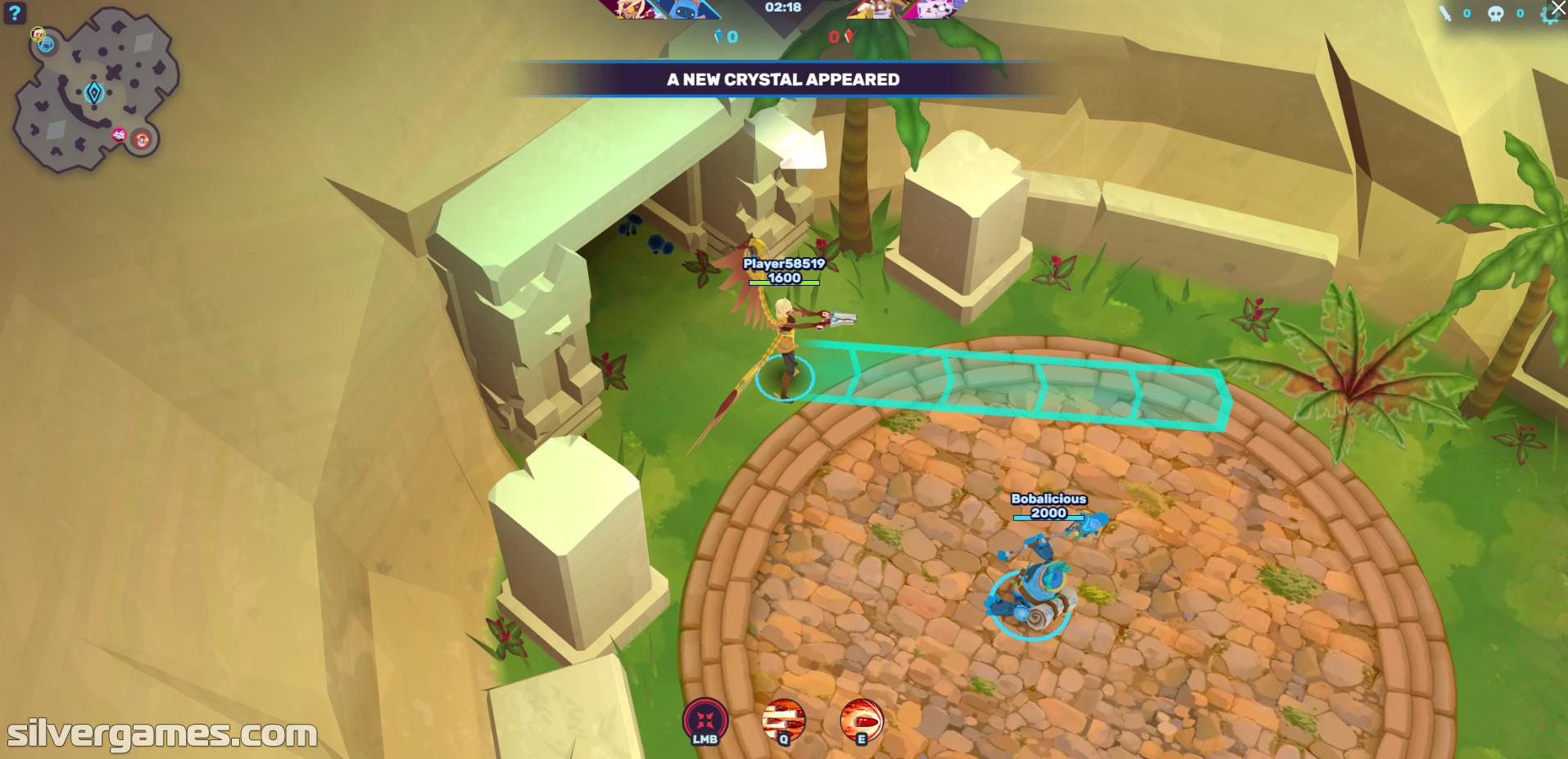Viewport: 1568px width, 759px height.
Task: Activate the basic attack crosshair ability
Action: point(705,721)
